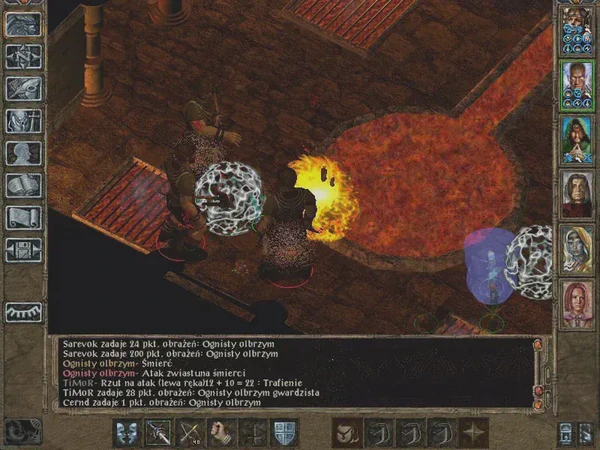Show the character record sheet

(x=23, y=153)
